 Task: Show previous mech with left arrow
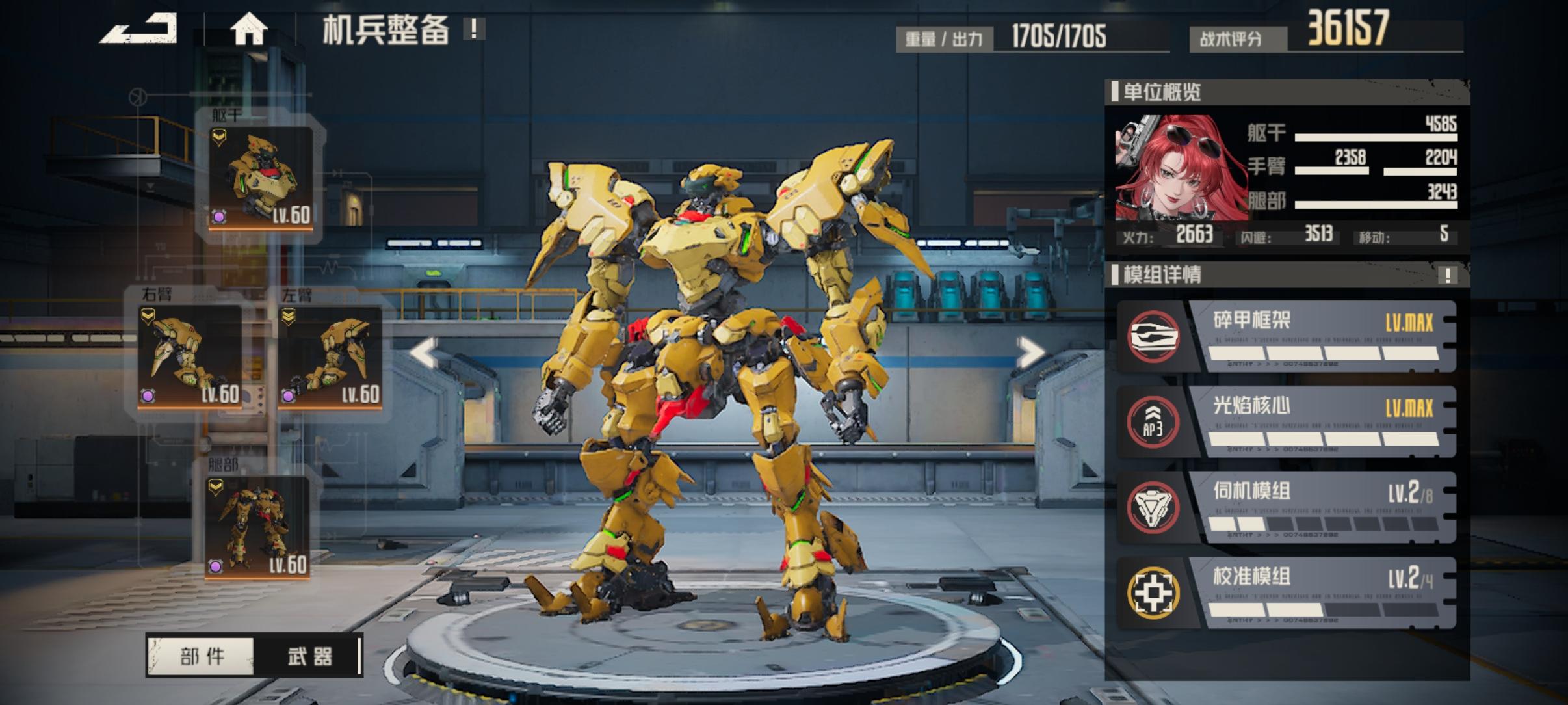pos(425,353)
